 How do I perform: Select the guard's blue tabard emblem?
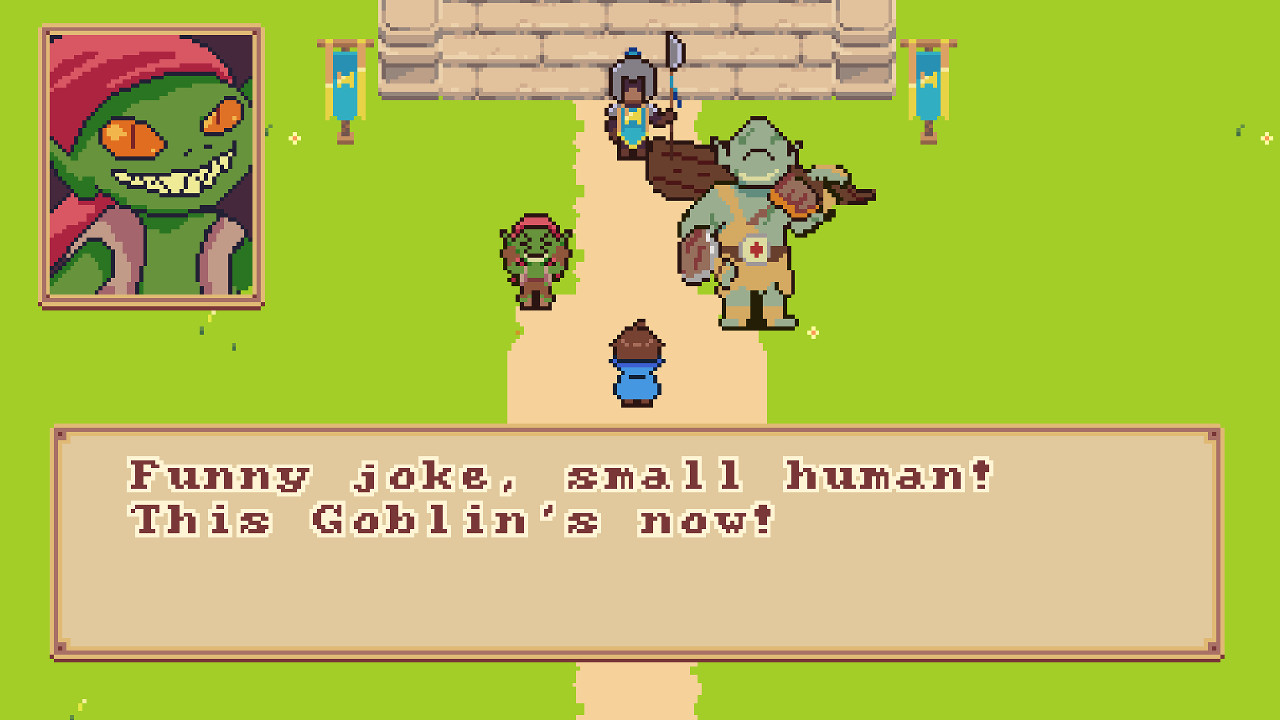pyautogui.click(x=634, y=118)
